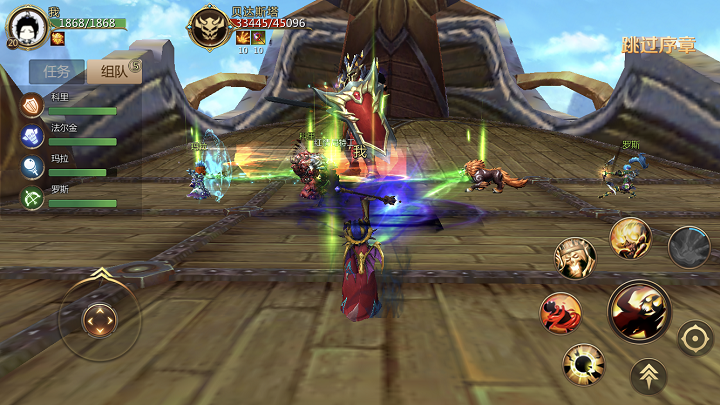
Task: Select party member 玛拉 with staff icon
Action: [x=33, y=166]
